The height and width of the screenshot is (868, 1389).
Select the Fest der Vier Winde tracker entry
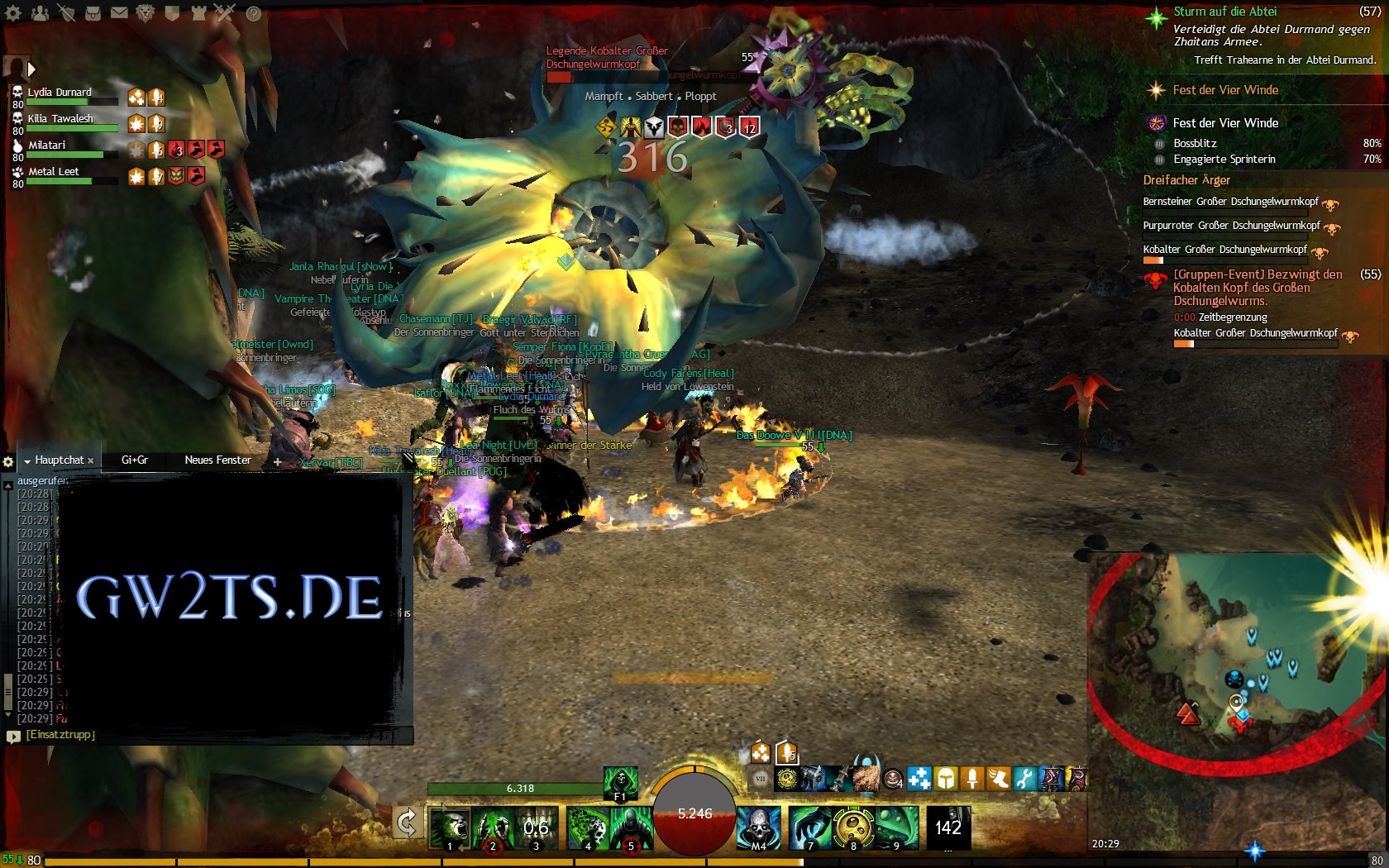pyautogui.click(x=1225, y=123)
